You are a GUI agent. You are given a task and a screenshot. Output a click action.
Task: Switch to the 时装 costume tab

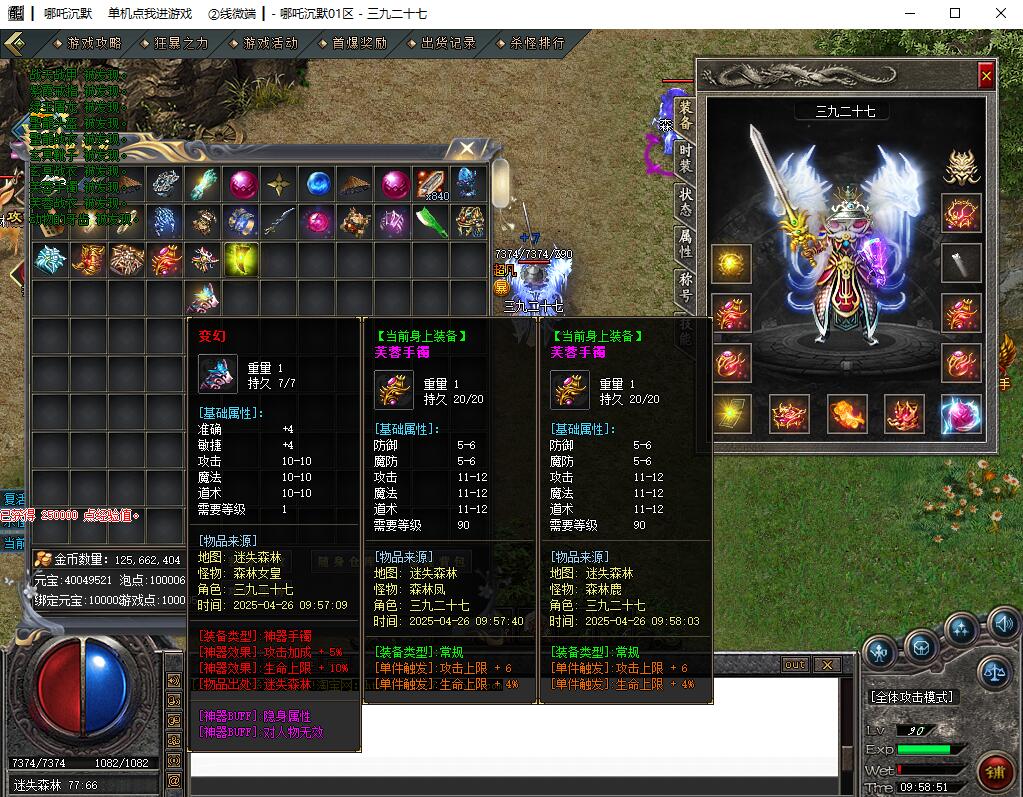coord(685,157)
